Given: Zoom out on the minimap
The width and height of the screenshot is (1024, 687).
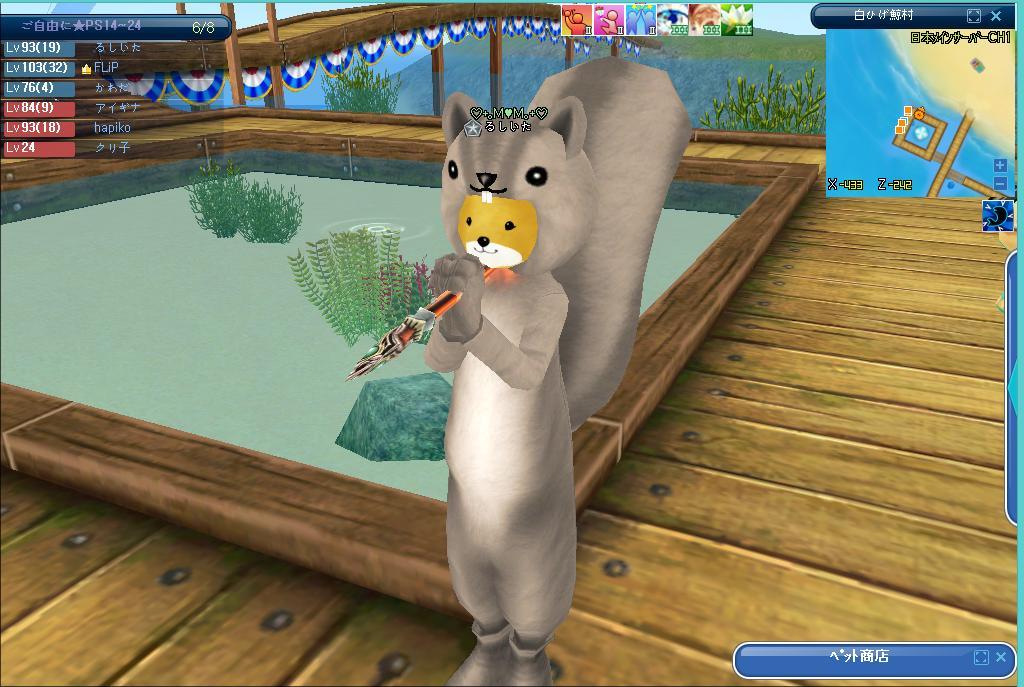Looking at the screenshot, I should pyautogui.click(x=1000, y=183).
